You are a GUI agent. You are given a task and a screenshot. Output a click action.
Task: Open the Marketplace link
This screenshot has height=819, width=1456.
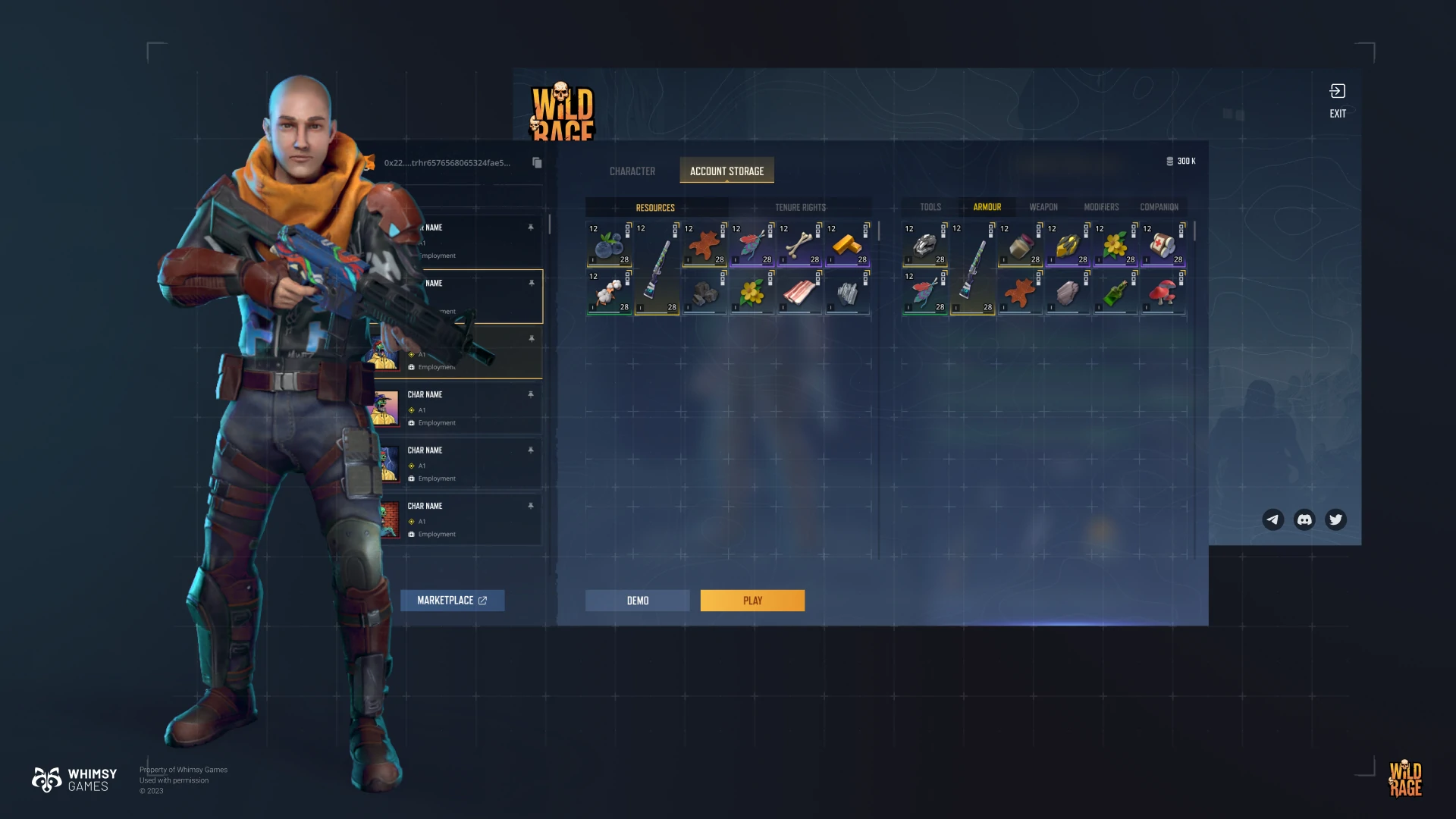(x=452, y=601)
